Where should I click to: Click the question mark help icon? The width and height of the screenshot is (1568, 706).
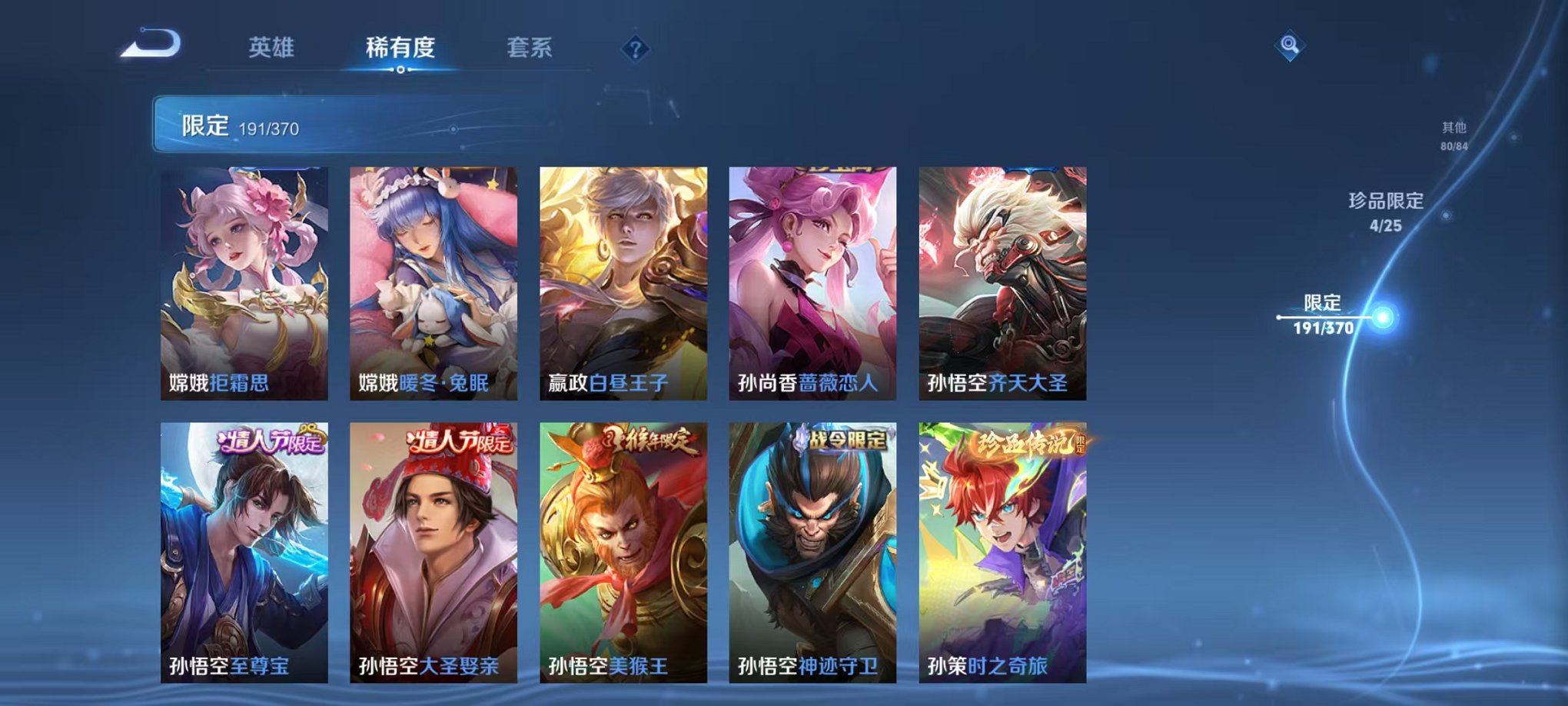[x=634, y=50]
